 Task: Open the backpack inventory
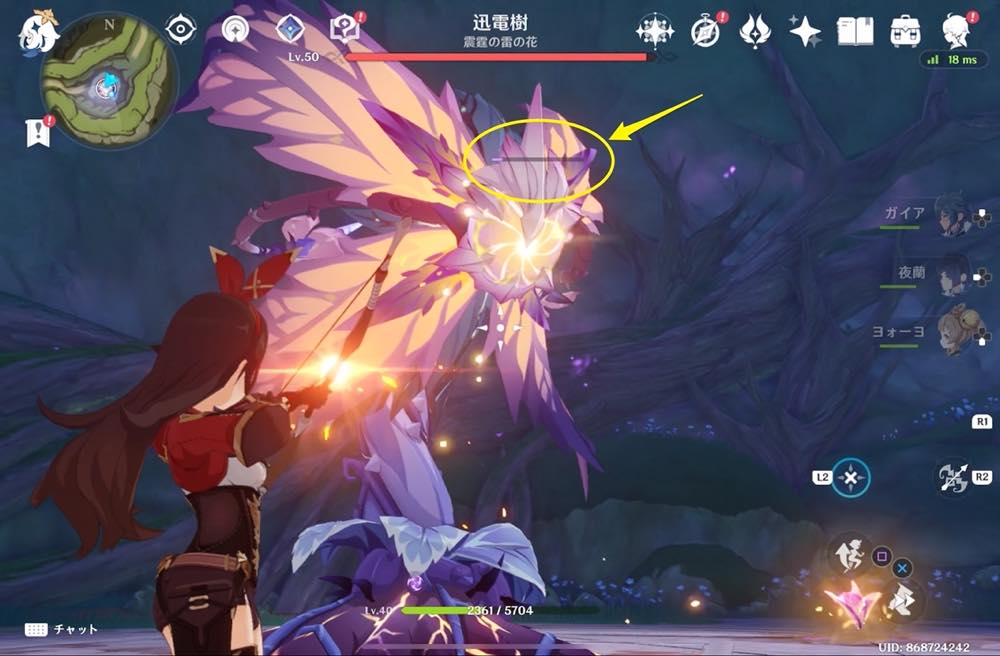(906, 31)
